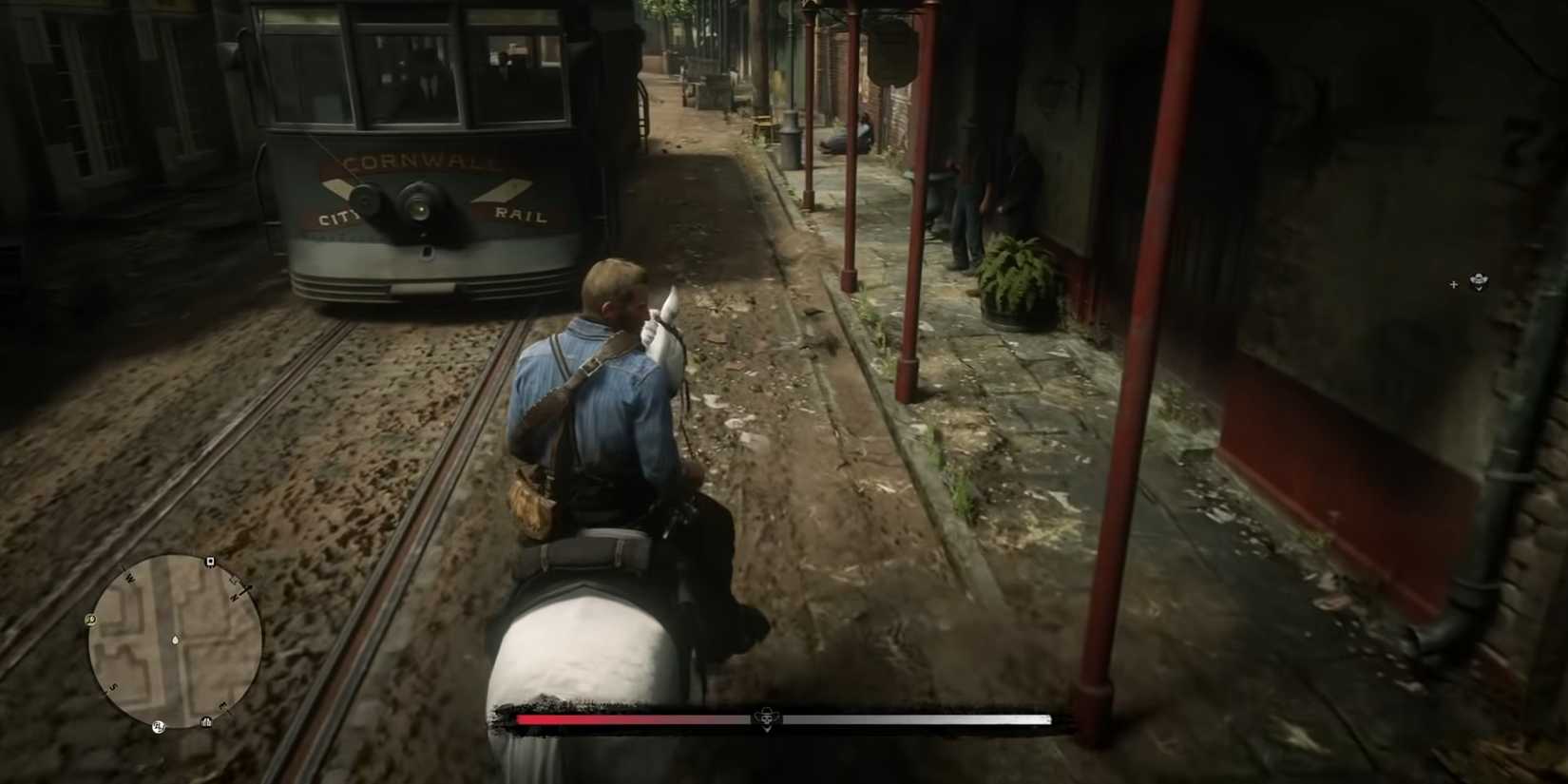Expand the chevron beneath the wanted skull indicator

coord(1479,290)
